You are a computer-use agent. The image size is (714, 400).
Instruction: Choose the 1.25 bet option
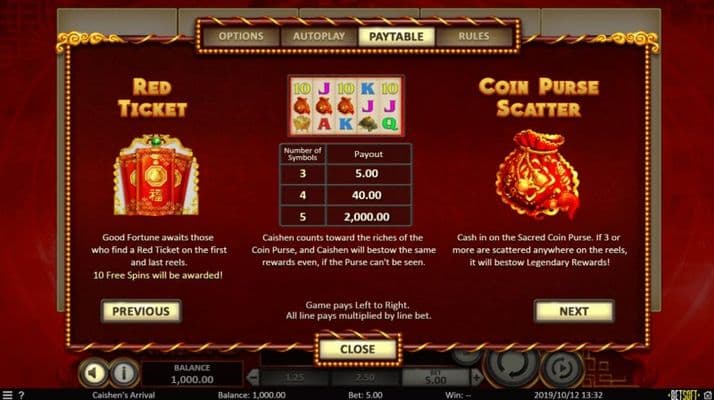pyautogui.click(x=296, y=376)
